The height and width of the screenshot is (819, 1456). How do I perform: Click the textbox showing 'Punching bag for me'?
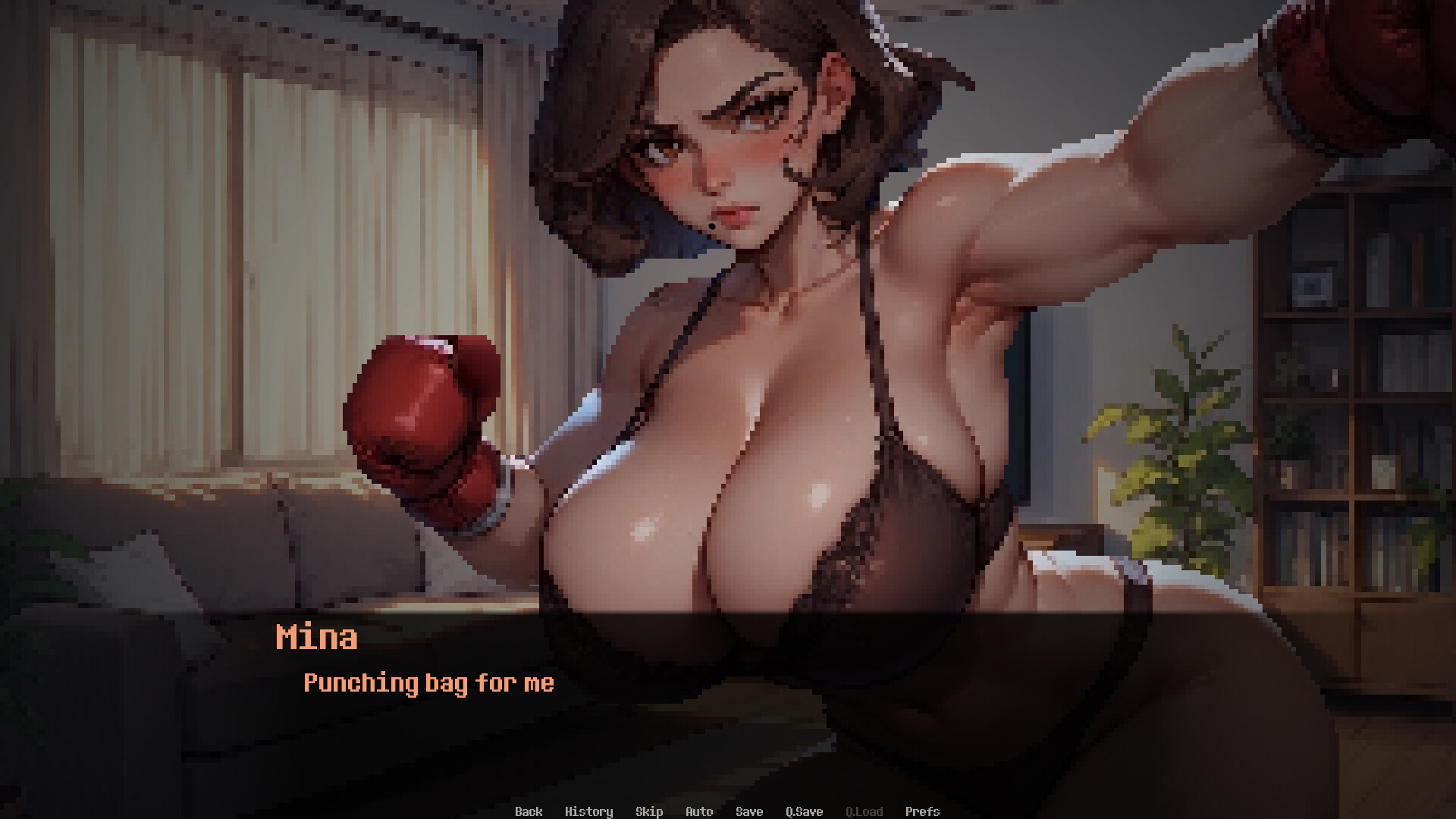point(429,683)
